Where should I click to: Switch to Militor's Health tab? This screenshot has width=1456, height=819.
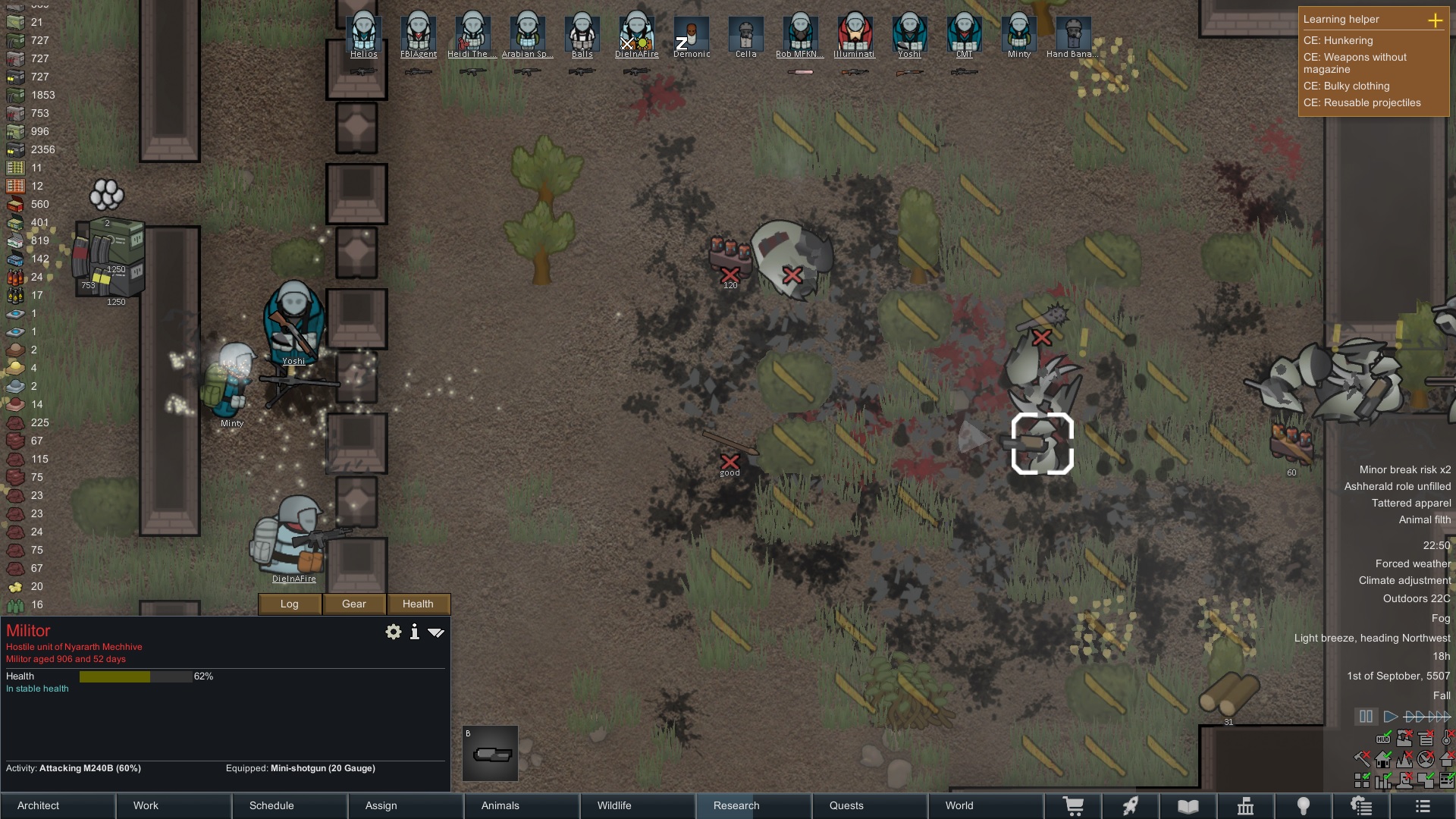(418, 604)
